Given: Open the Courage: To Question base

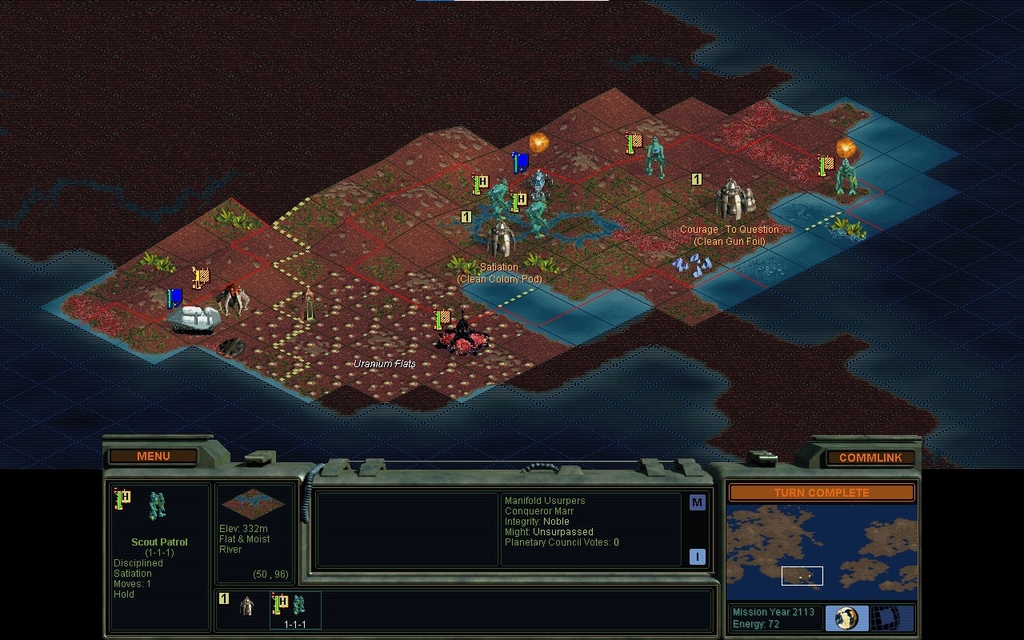Looking at the screenshot, I should coord(731,200).
